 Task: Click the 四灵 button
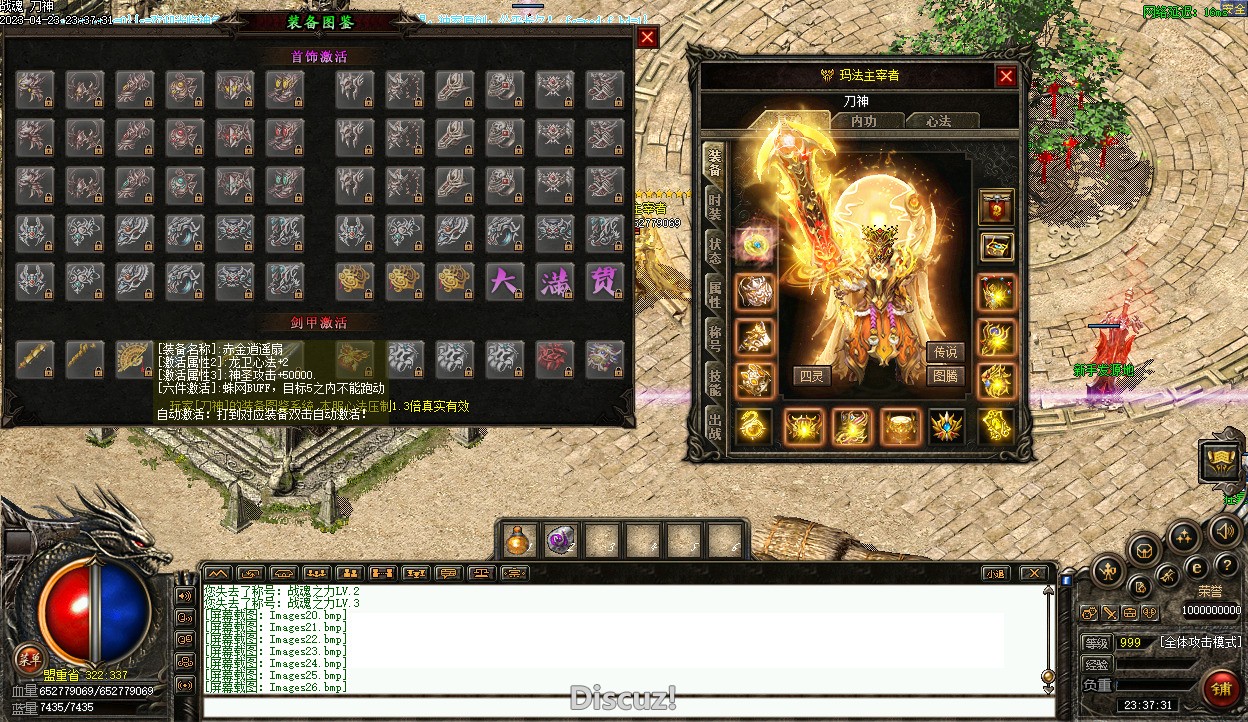812,376
